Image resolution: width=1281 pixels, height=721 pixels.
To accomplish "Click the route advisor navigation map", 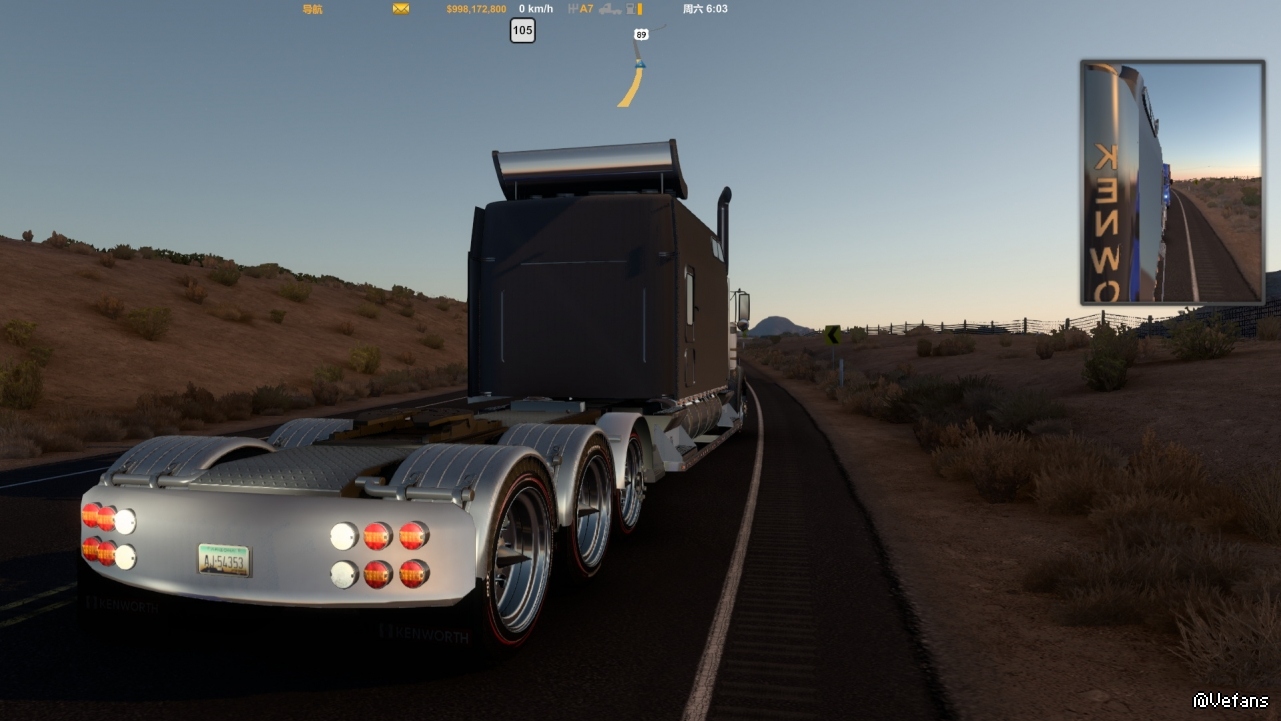I will point(635,67).
